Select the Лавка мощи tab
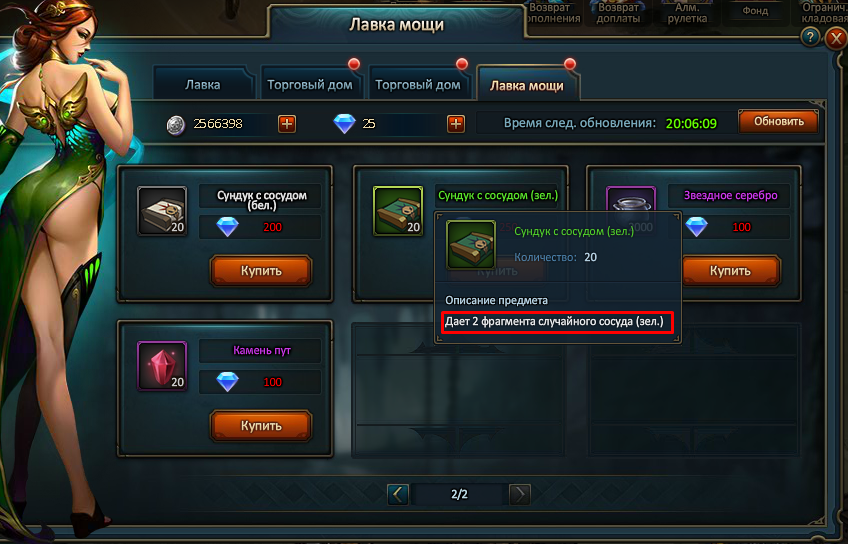The width and height of the screenshot is (848, 544). pyautogui.click(x=526, y=85)
